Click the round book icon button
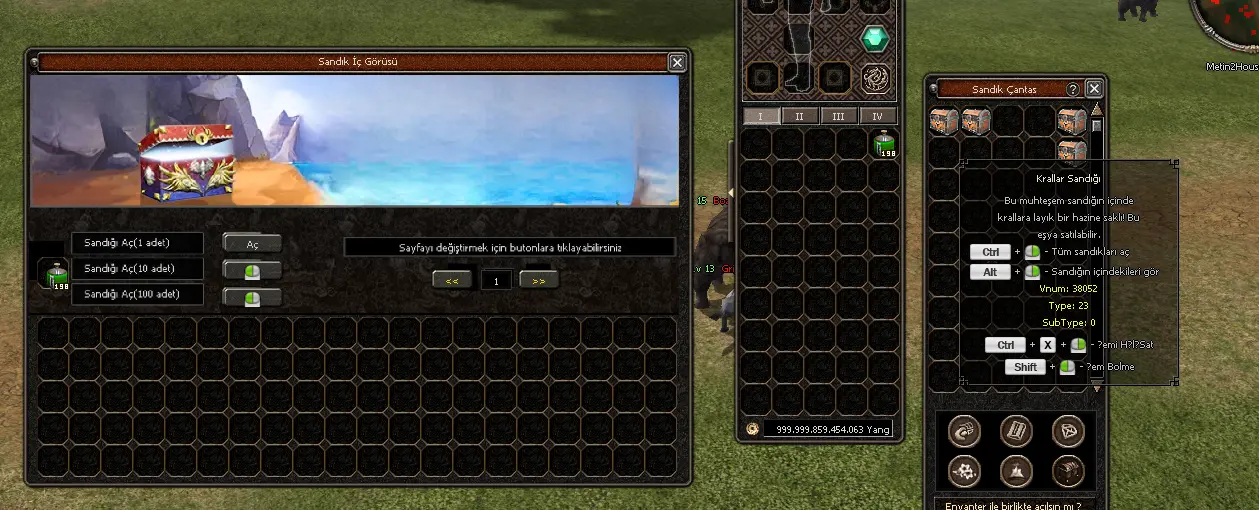 [1016, 430]
